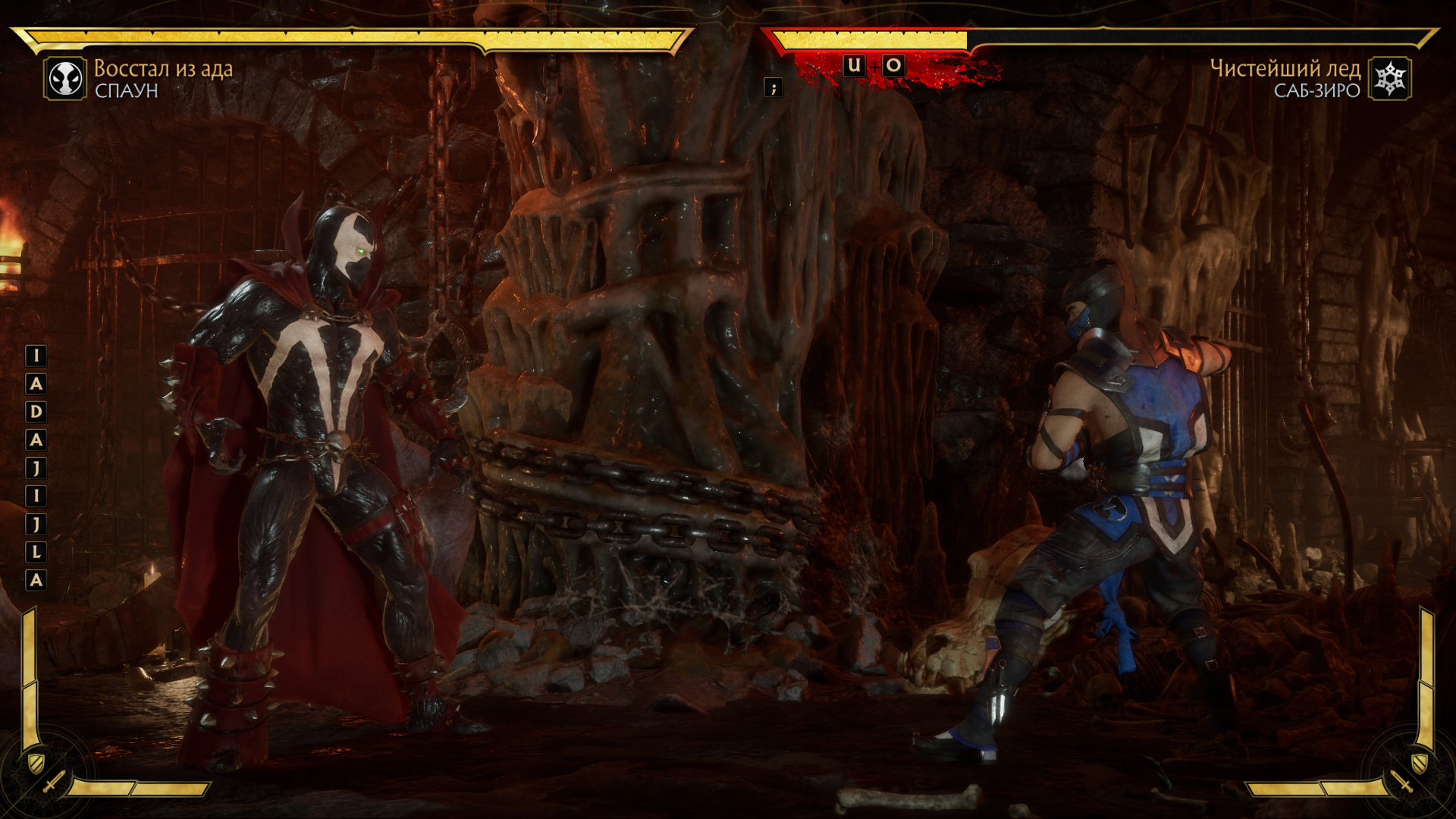Click Spawn's shield defensive meter icon
1456x819 pixels.
tap(36, 761)
